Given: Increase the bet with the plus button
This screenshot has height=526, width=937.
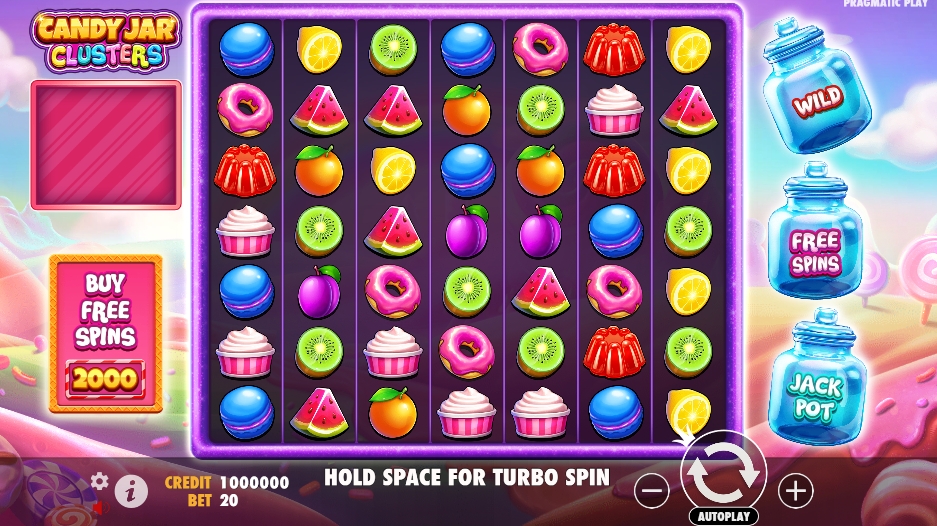Looking at the screenshot, I should click(796, 490).
